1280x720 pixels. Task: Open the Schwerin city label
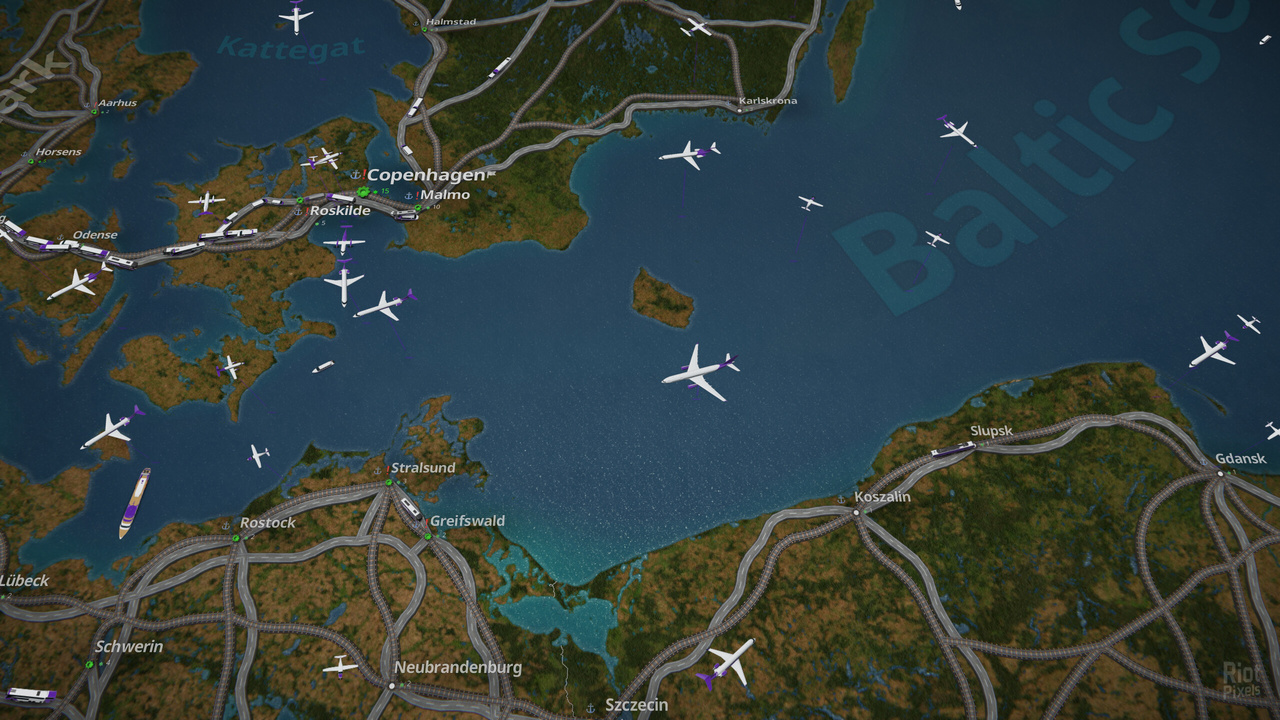pos(129,647)
